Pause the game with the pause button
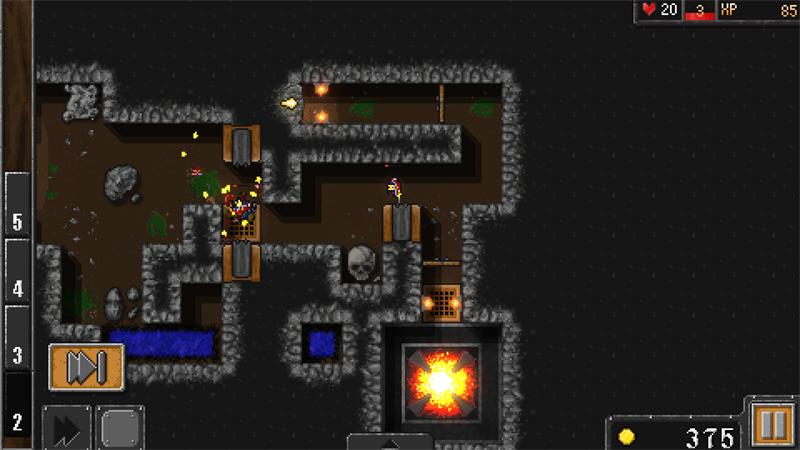 tap(770, 424)
